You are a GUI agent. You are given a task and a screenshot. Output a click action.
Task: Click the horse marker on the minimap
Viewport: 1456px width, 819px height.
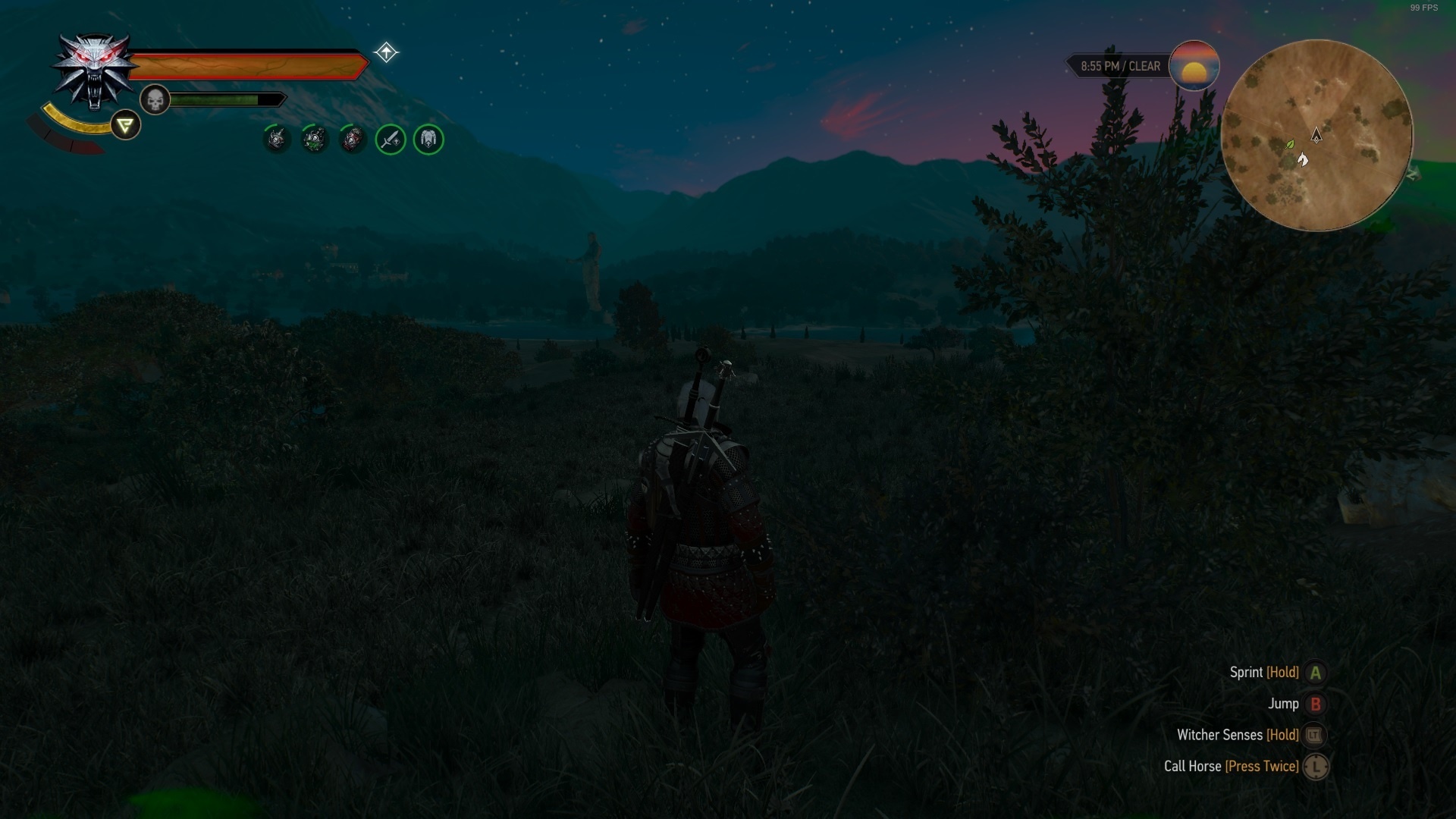(1303, 159)
